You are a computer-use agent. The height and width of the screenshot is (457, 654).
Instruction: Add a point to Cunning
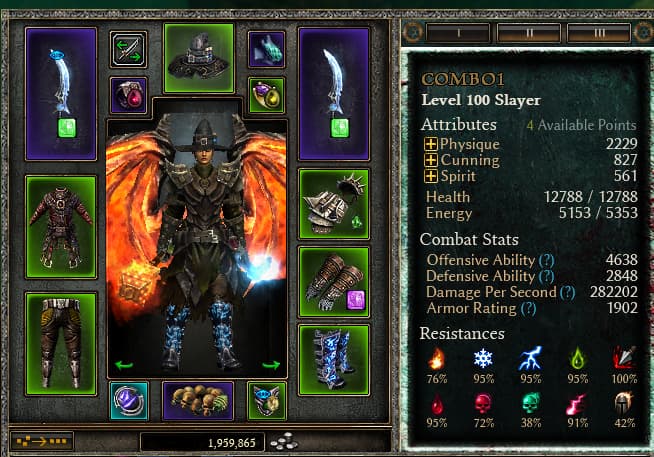(x=431, y=160)
